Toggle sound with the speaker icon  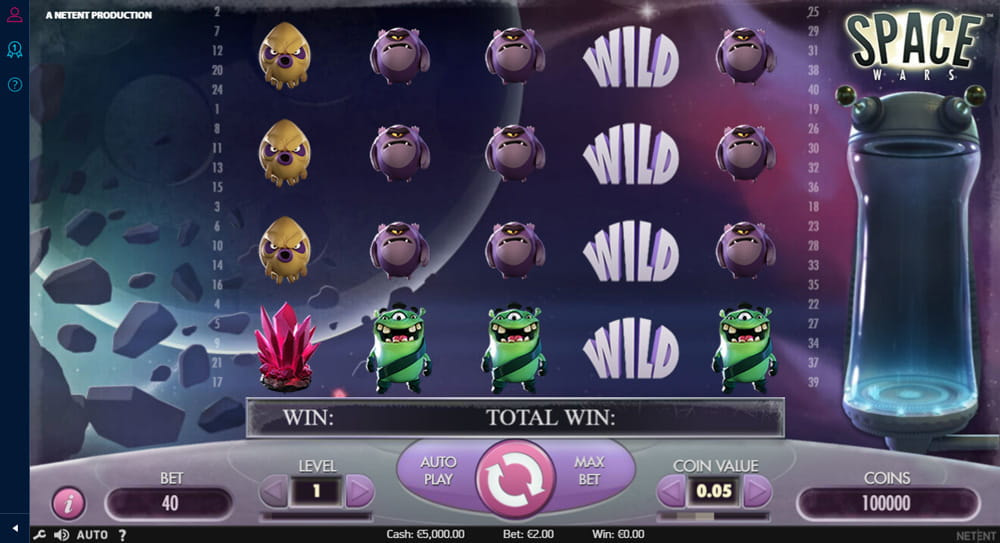61,535
